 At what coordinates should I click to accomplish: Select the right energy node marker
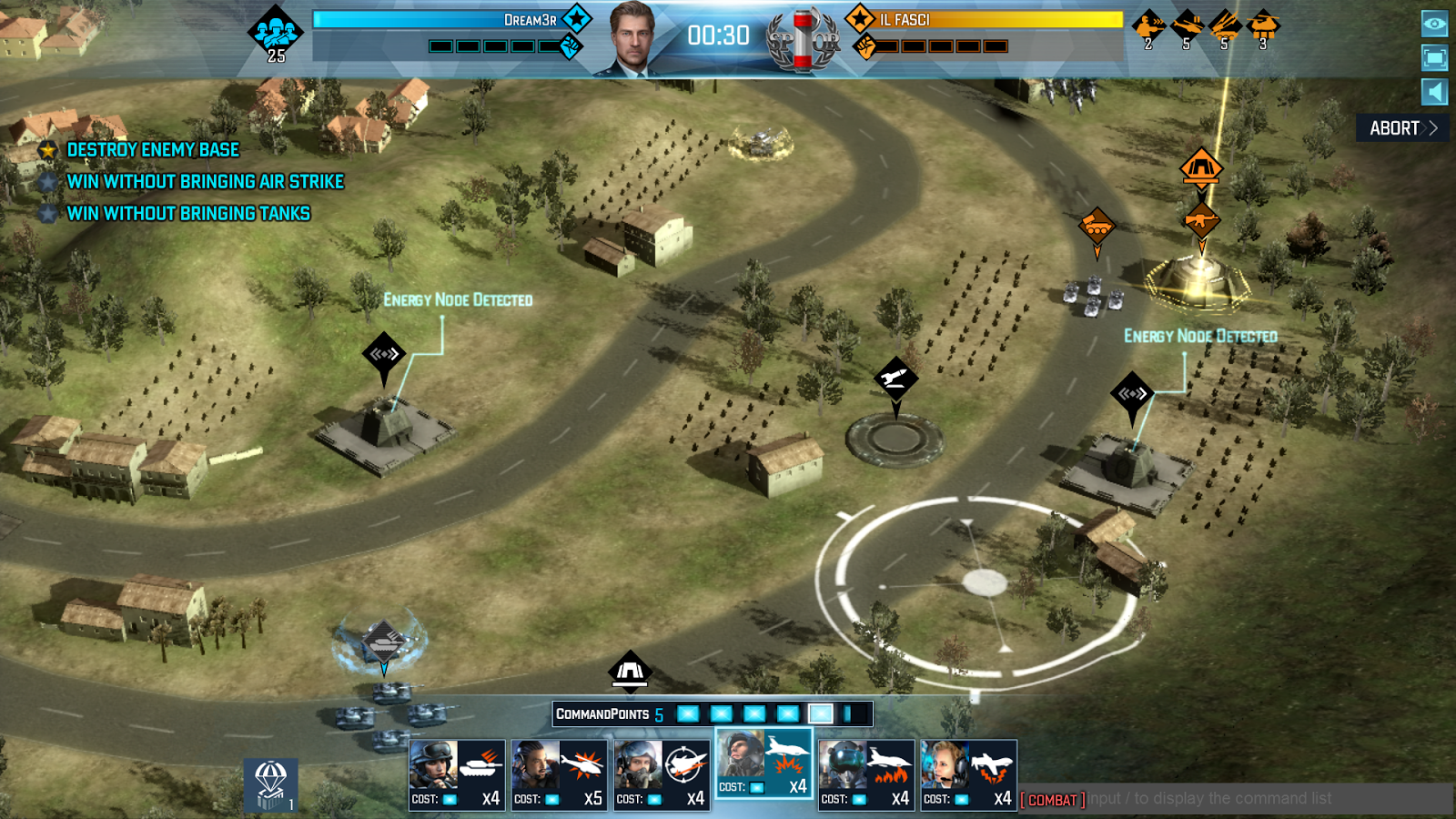(x=1132, y=394)
